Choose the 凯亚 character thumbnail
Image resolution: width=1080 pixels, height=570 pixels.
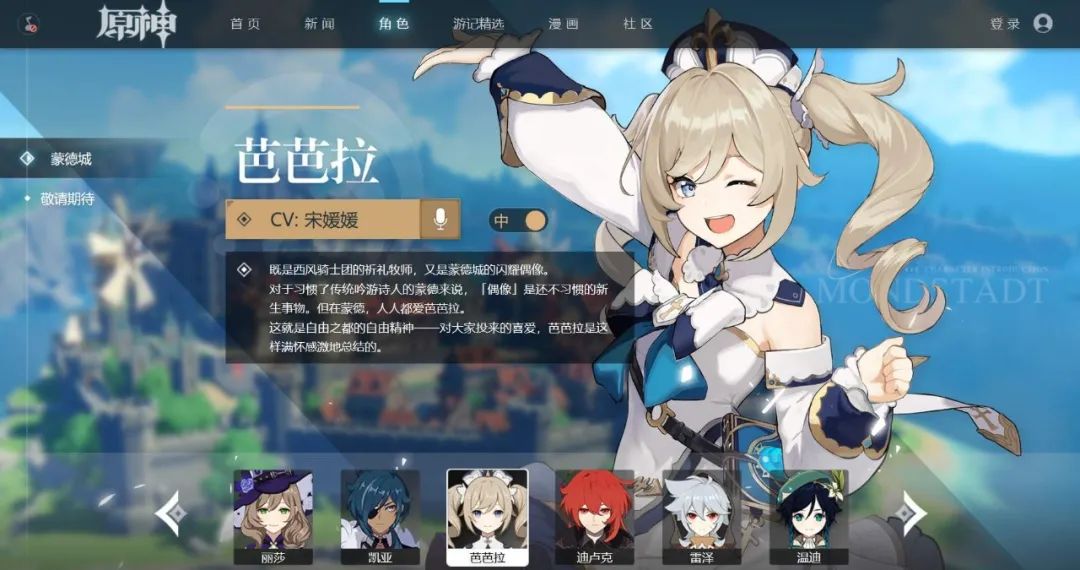coord(381,516)
